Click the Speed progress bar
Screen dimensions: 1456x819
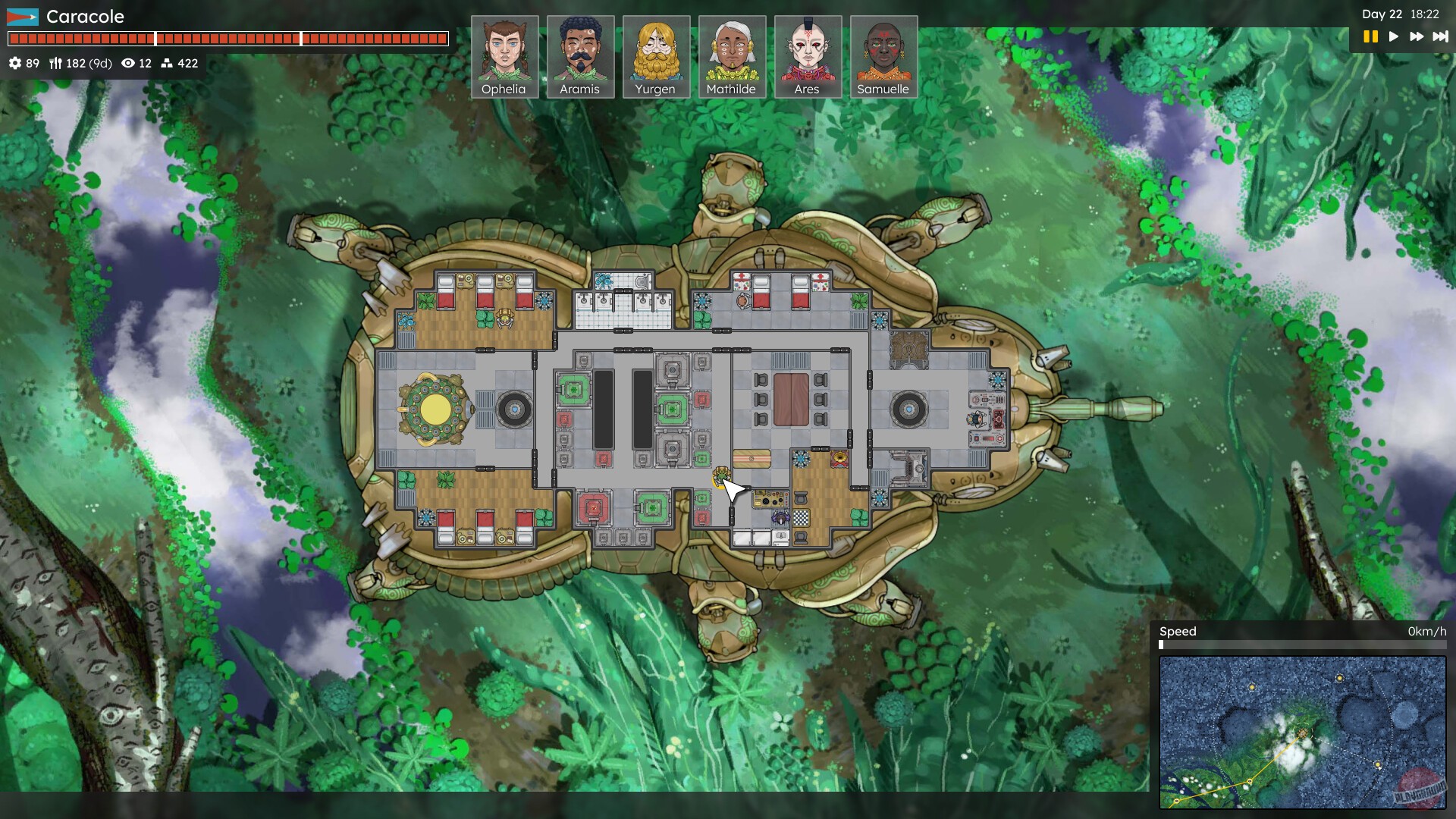[x=1302, y=645]
